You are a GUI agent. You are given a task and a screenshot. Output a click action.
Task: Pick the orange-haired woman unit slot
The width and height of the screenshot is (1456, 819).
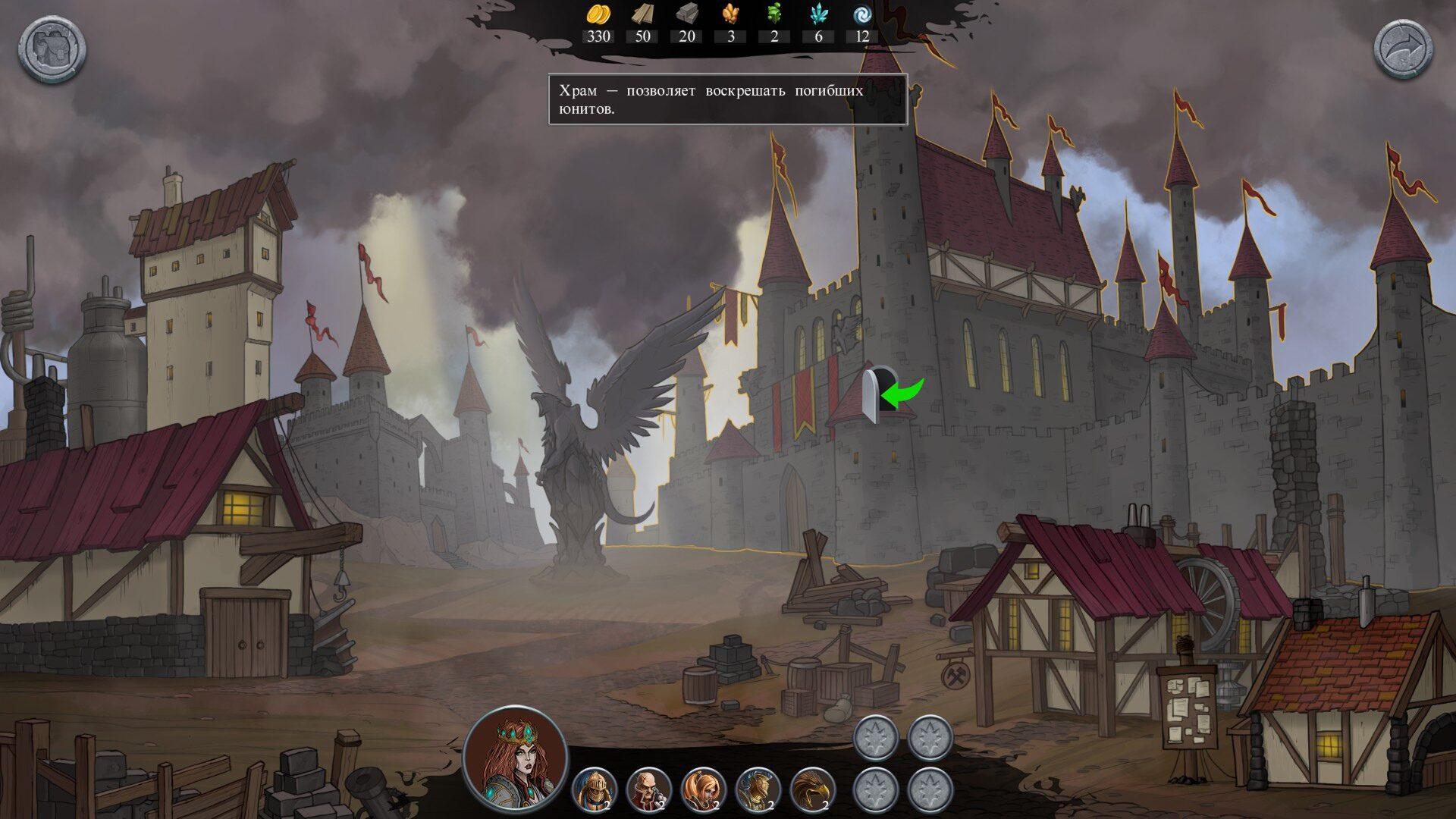tap(704, 789)
